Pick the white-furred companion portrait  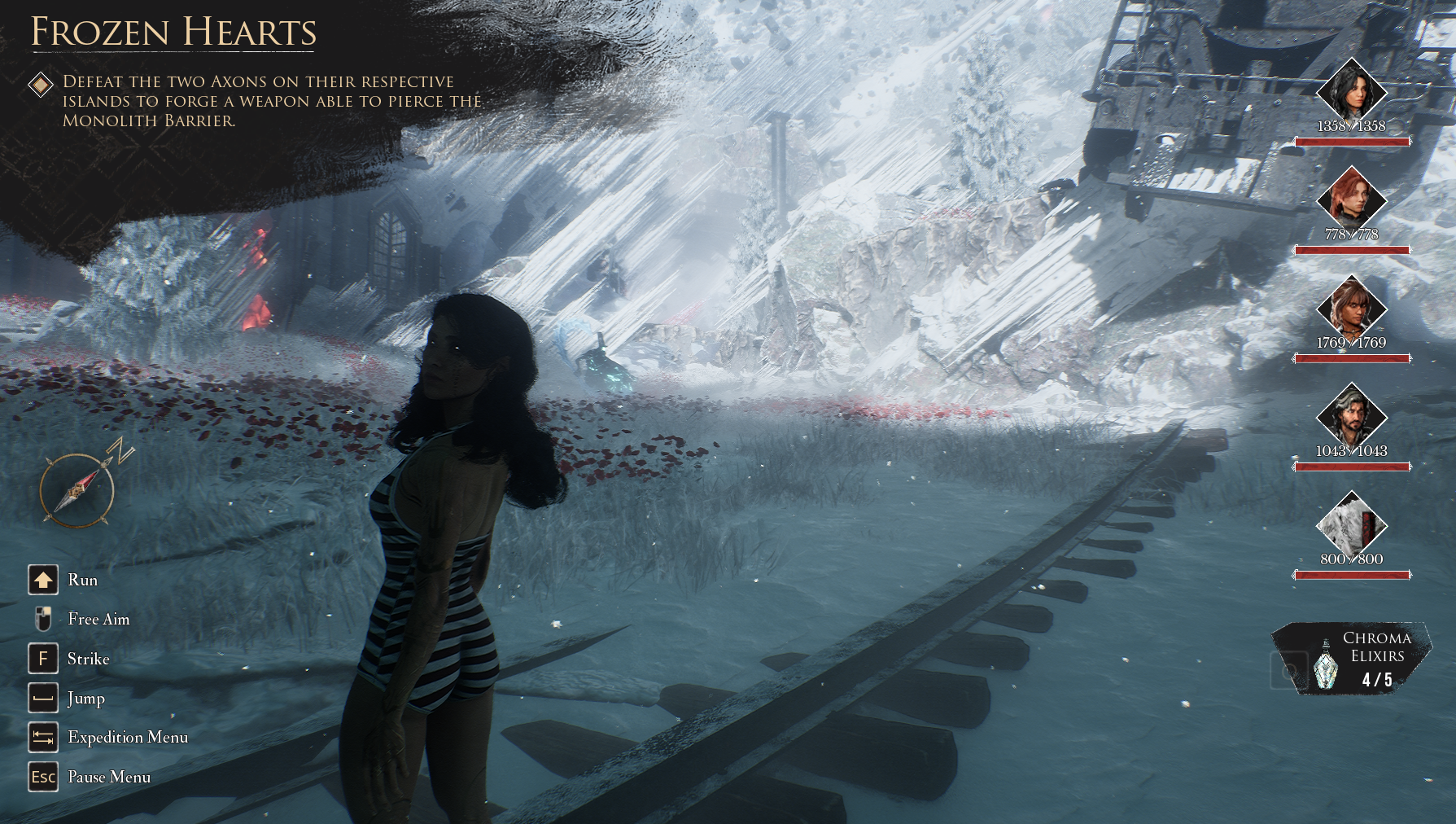(x=1351, y=524)
